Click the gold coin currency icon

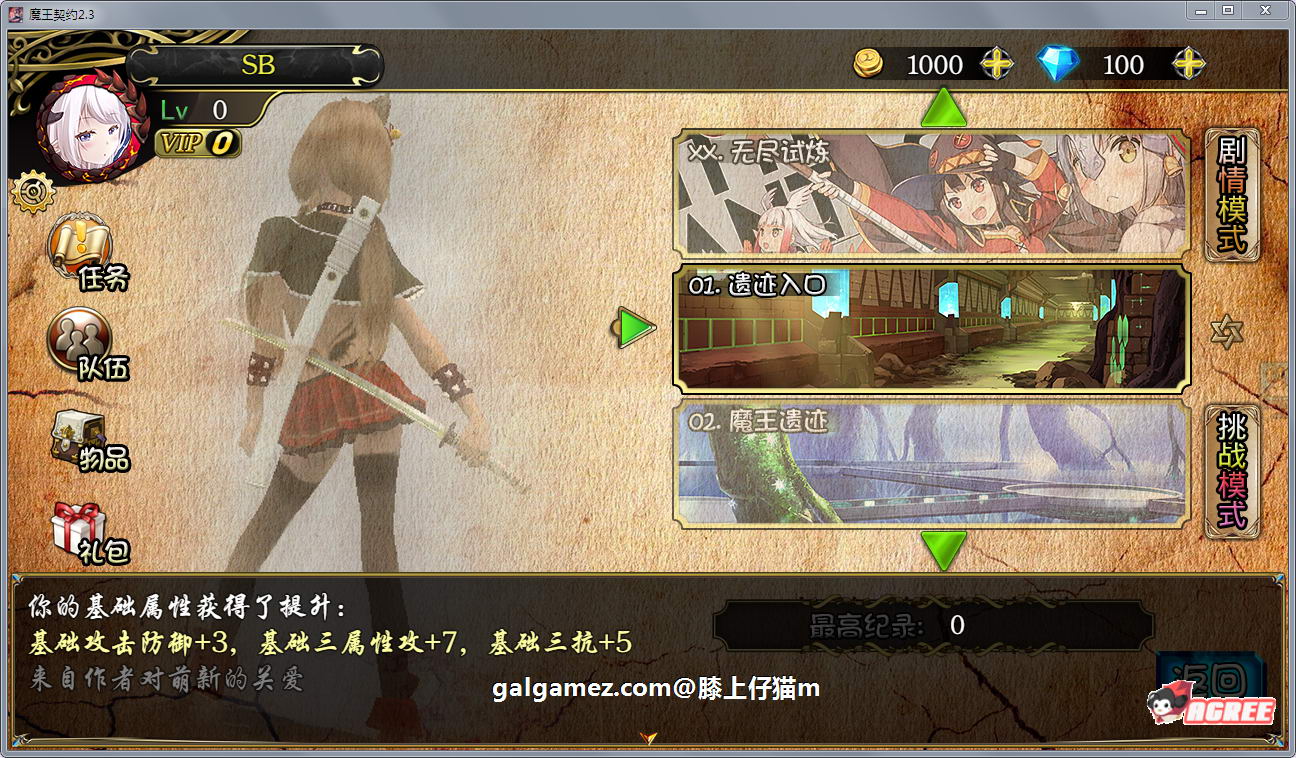[x=871, y=64]
